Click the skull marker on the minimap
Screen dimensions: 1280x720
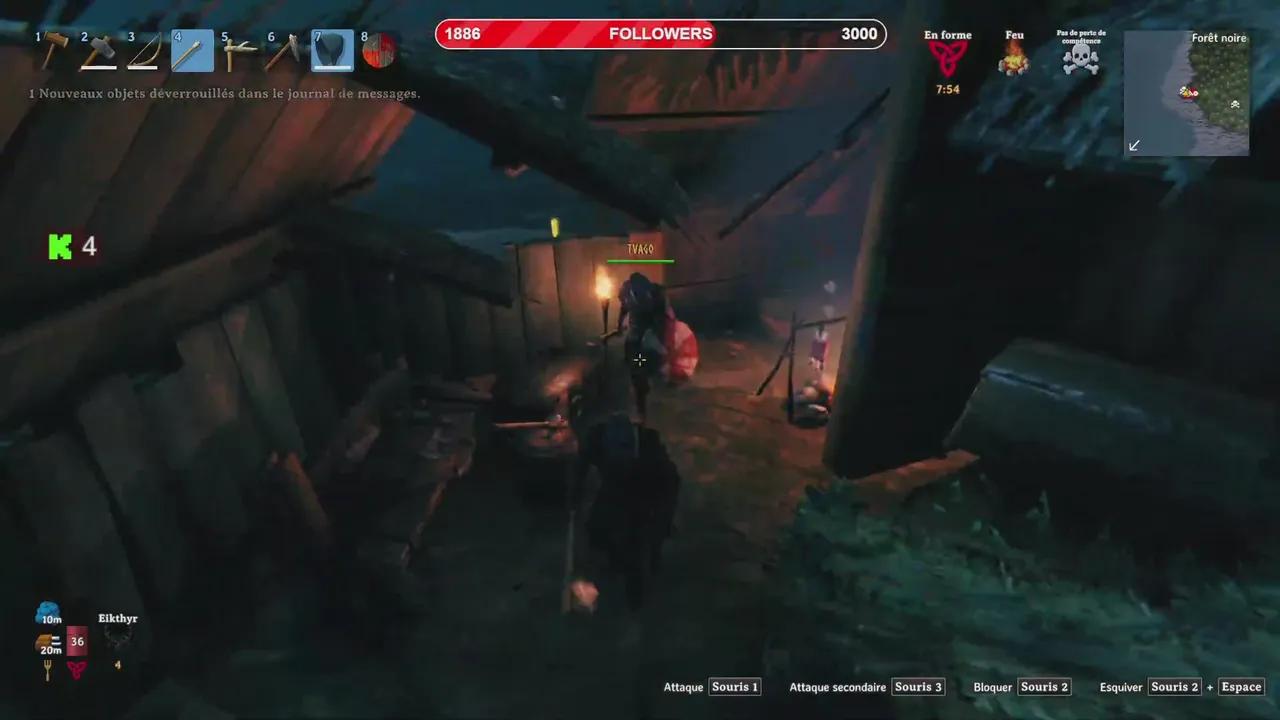pyautogui.click(x=1234, y=104)
